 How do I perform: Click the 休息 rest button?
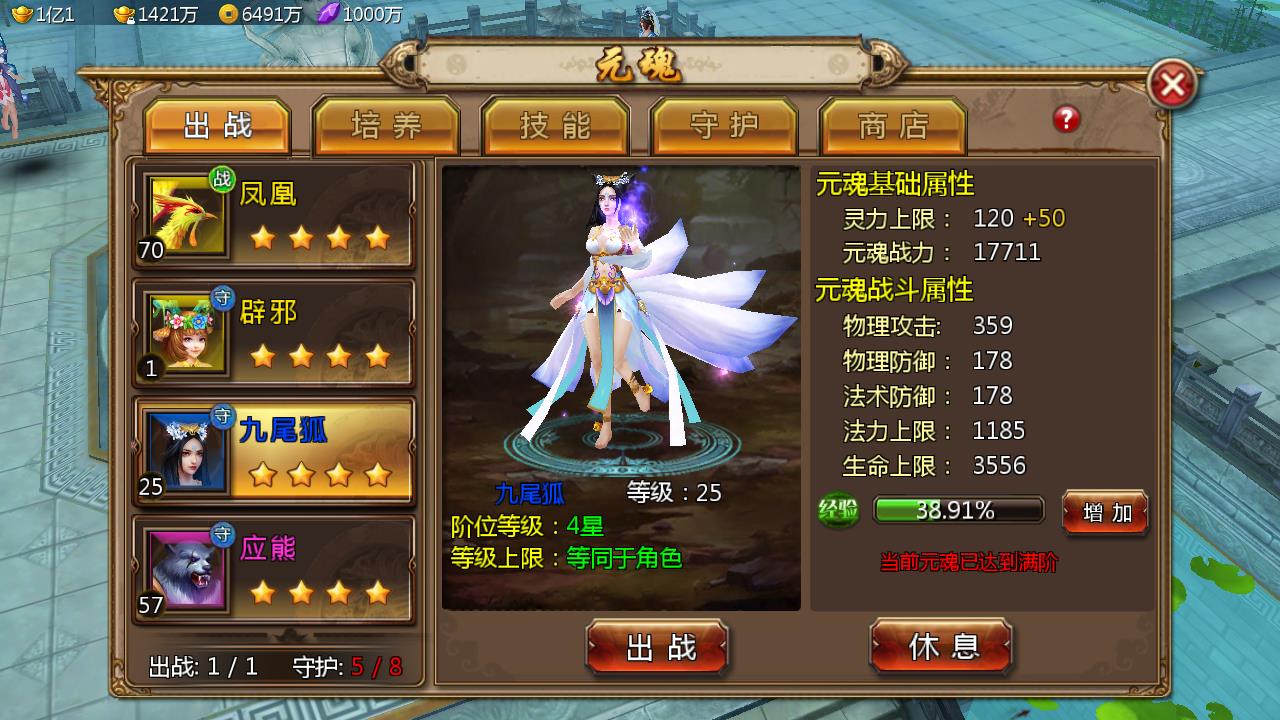pos(942,646)
